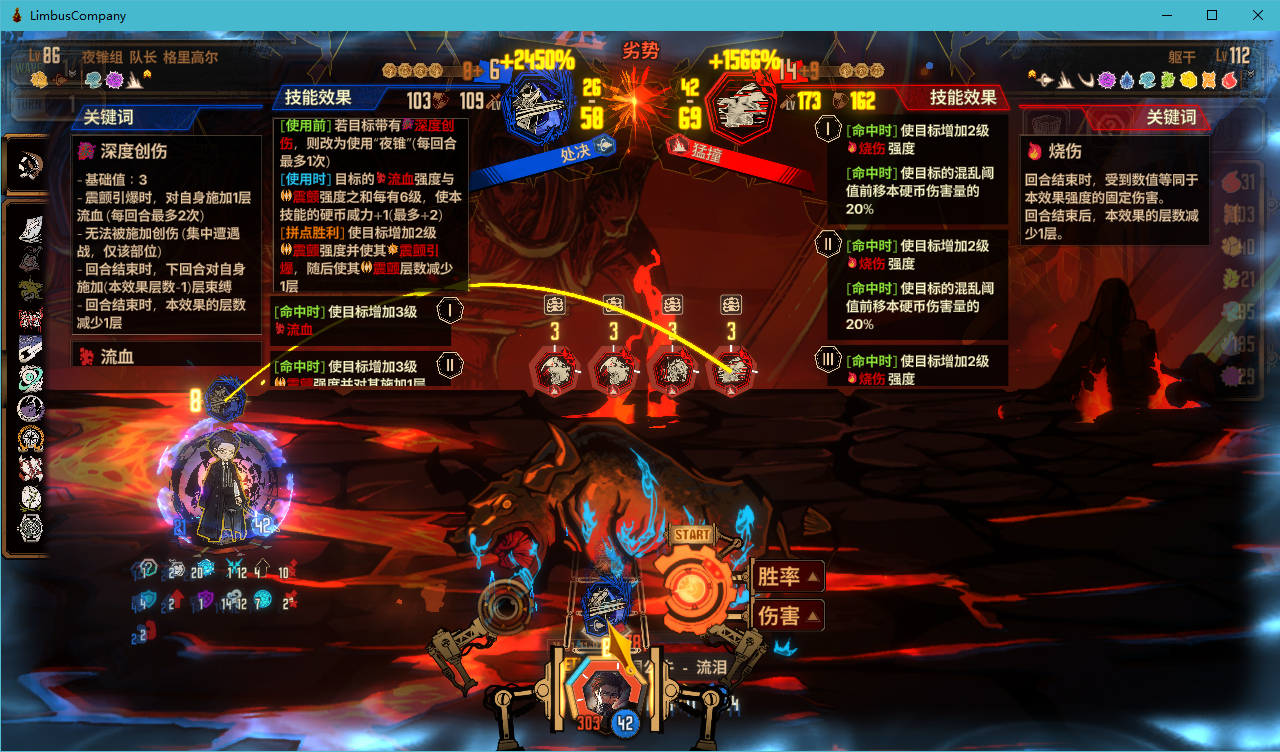Click the 处决 skill icon in the clash panel
Screen dimensions: 1280x752
point(538,105)
